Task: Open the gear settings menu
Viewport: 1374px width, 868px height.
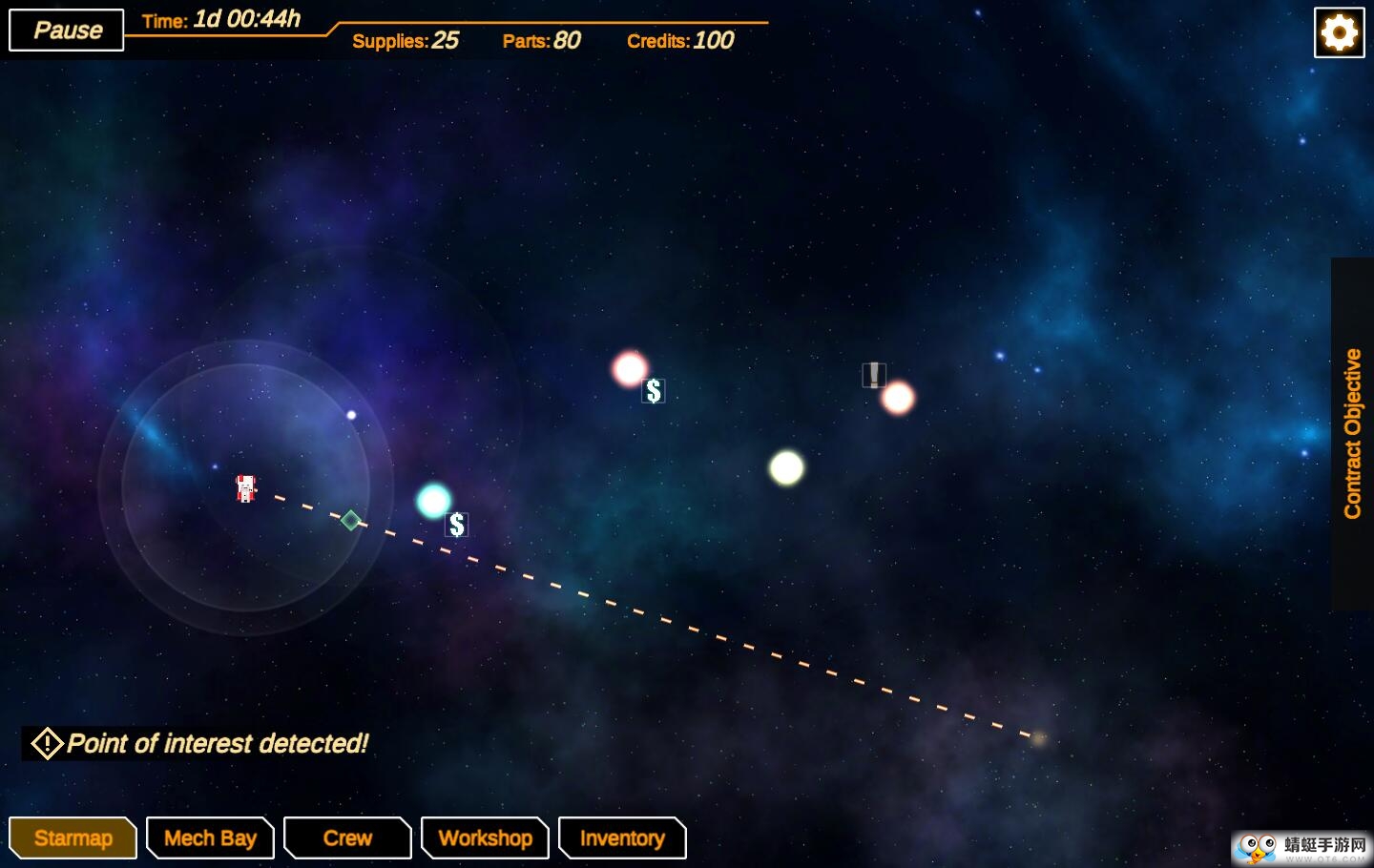Action: click(1339, 32)
